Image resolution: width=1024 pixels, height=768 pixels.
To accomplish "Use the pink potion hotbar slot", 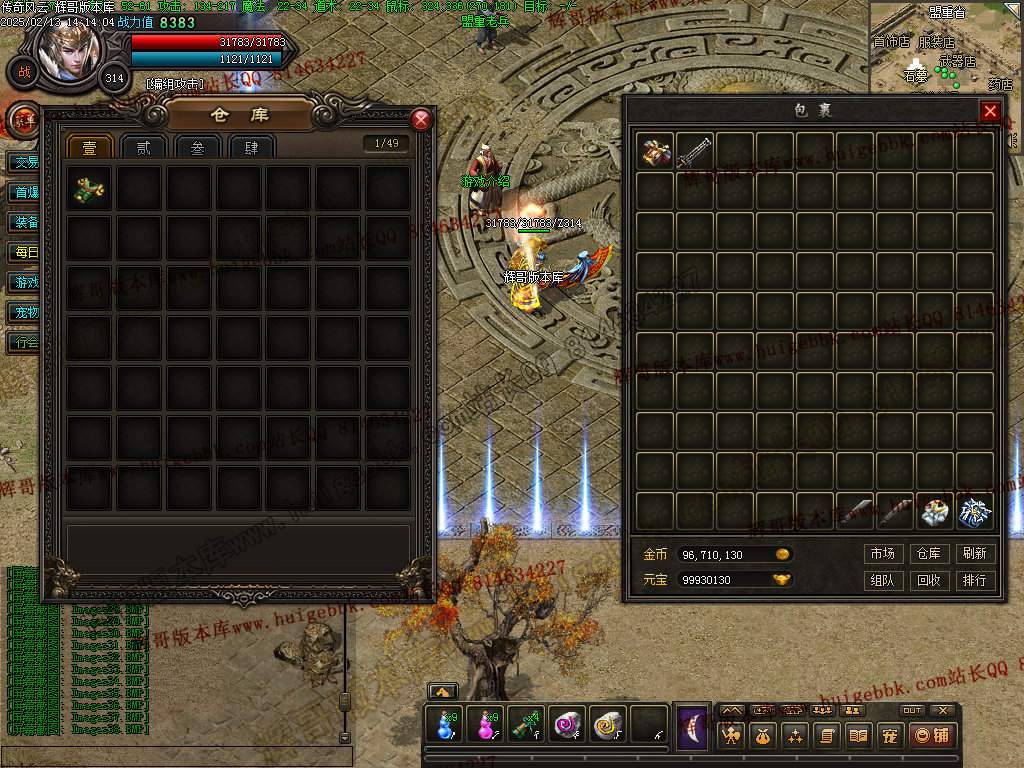I will click(486, 725).
